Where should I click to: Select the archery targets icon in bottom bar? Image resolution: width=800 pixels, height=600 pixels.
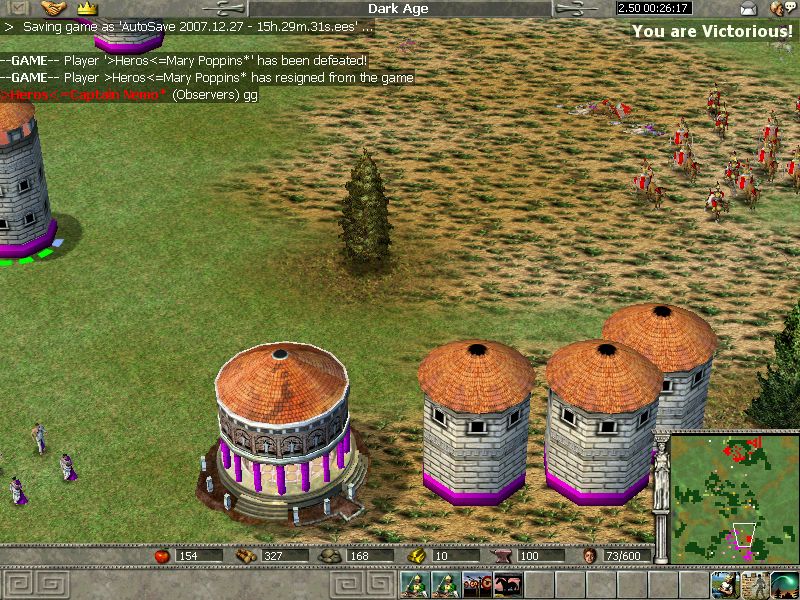[478, 585]
